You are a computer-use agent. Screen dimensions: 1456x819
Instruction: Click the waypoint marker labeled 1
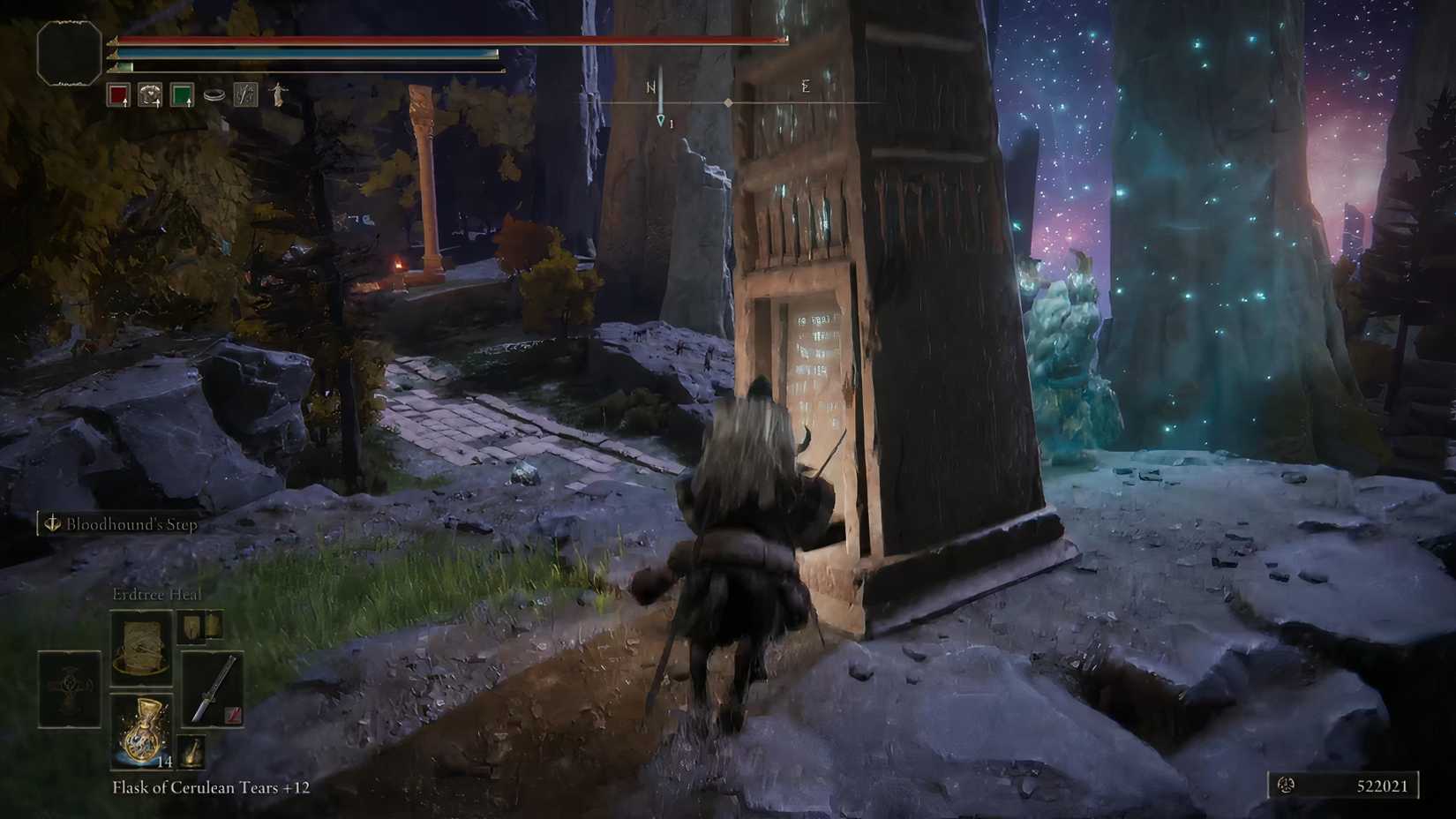(x=660, y=117)
